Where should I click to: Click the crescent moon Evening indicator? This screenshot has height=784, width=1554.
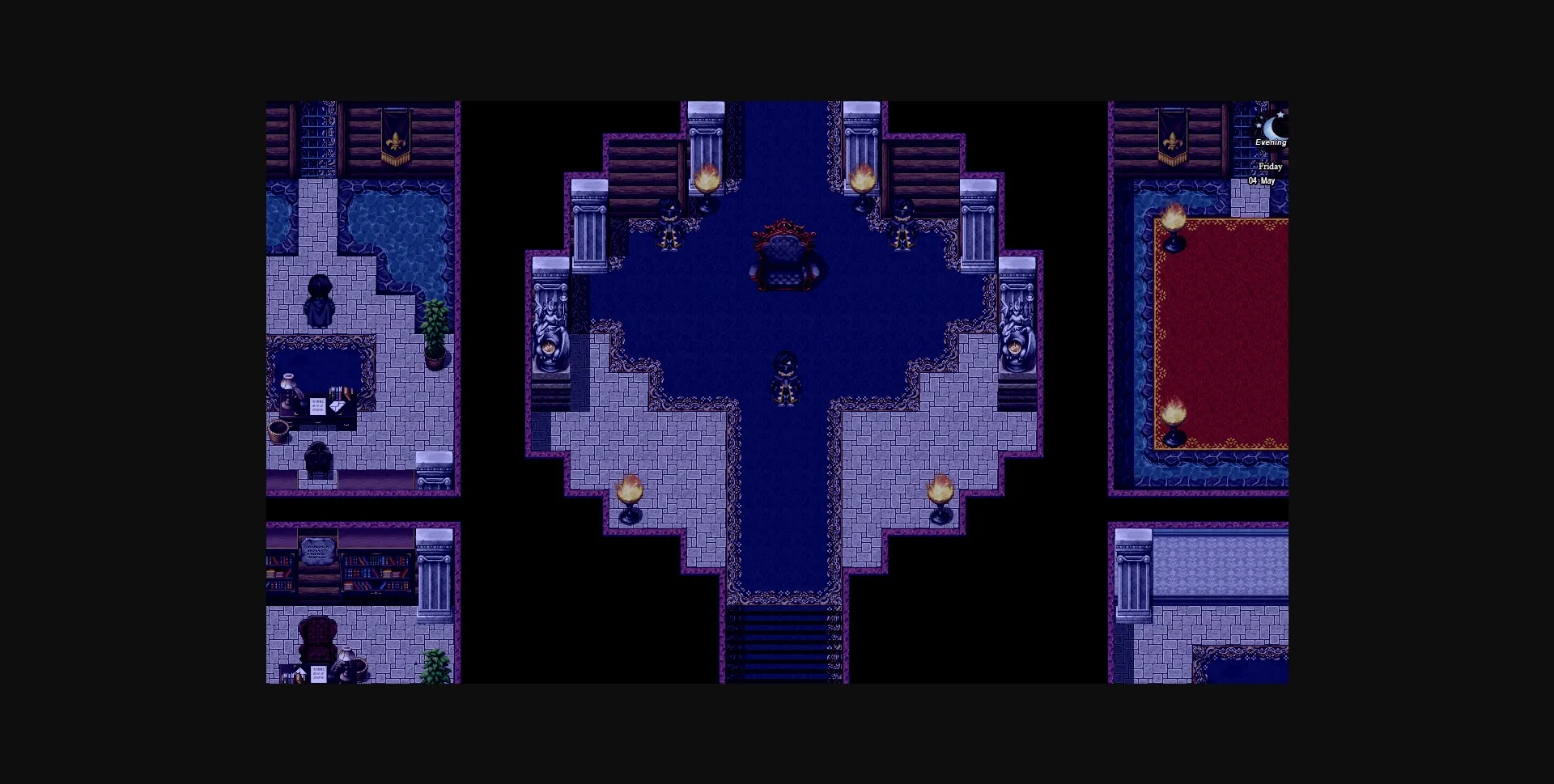tap(1271, 129)
